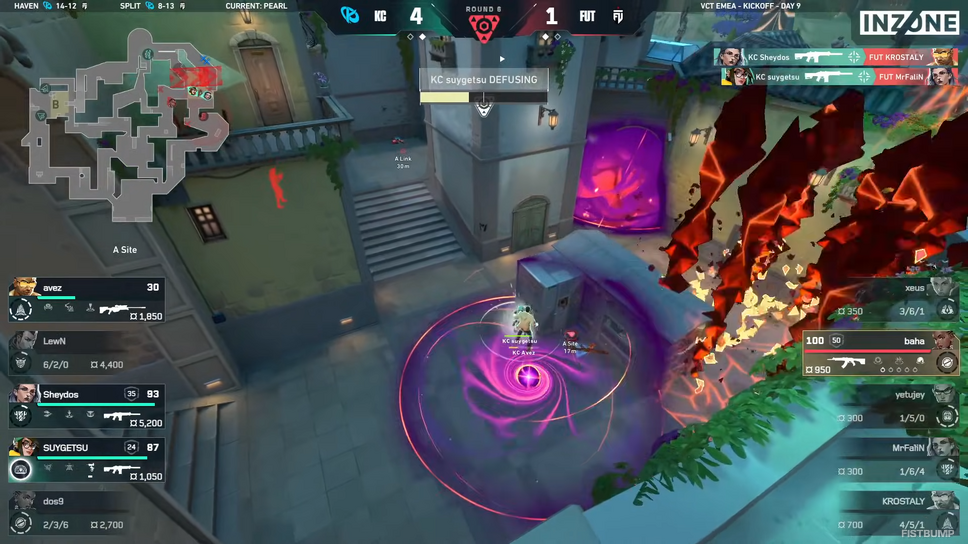The image size is (968, 544).
Task: Select SUYGETSU's player card
Action: click(x=87, y=460)
